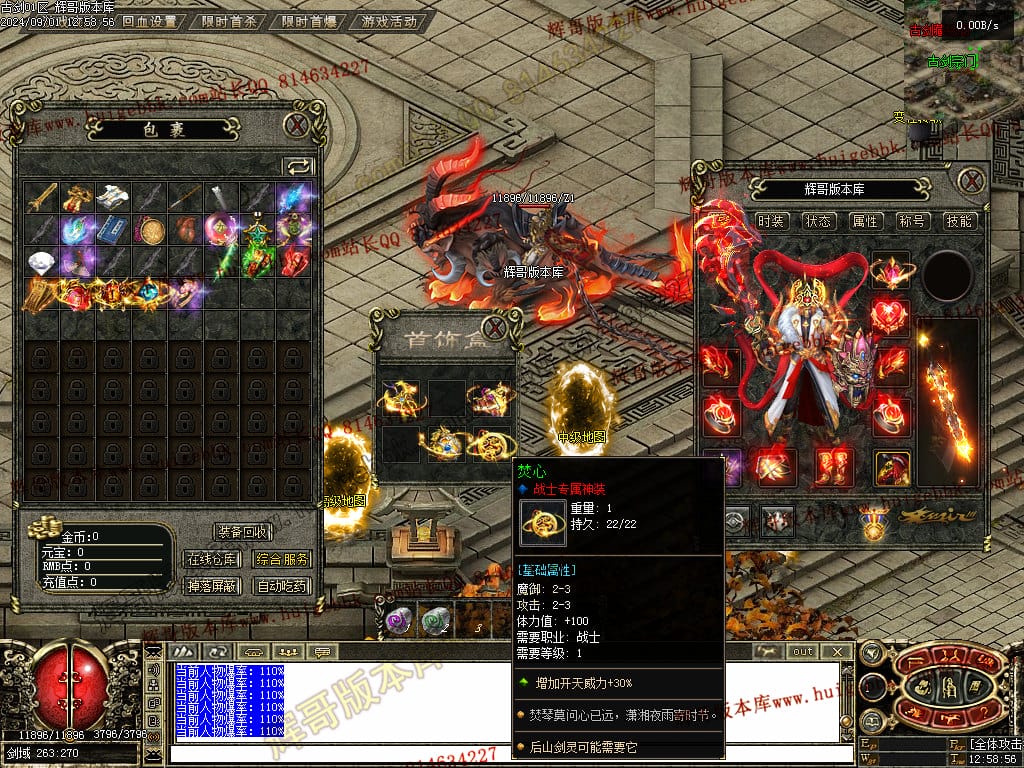Close the 包裹 inventory window
The width and height of the screenshot is (1024, 768).
(x=295, y=125)
